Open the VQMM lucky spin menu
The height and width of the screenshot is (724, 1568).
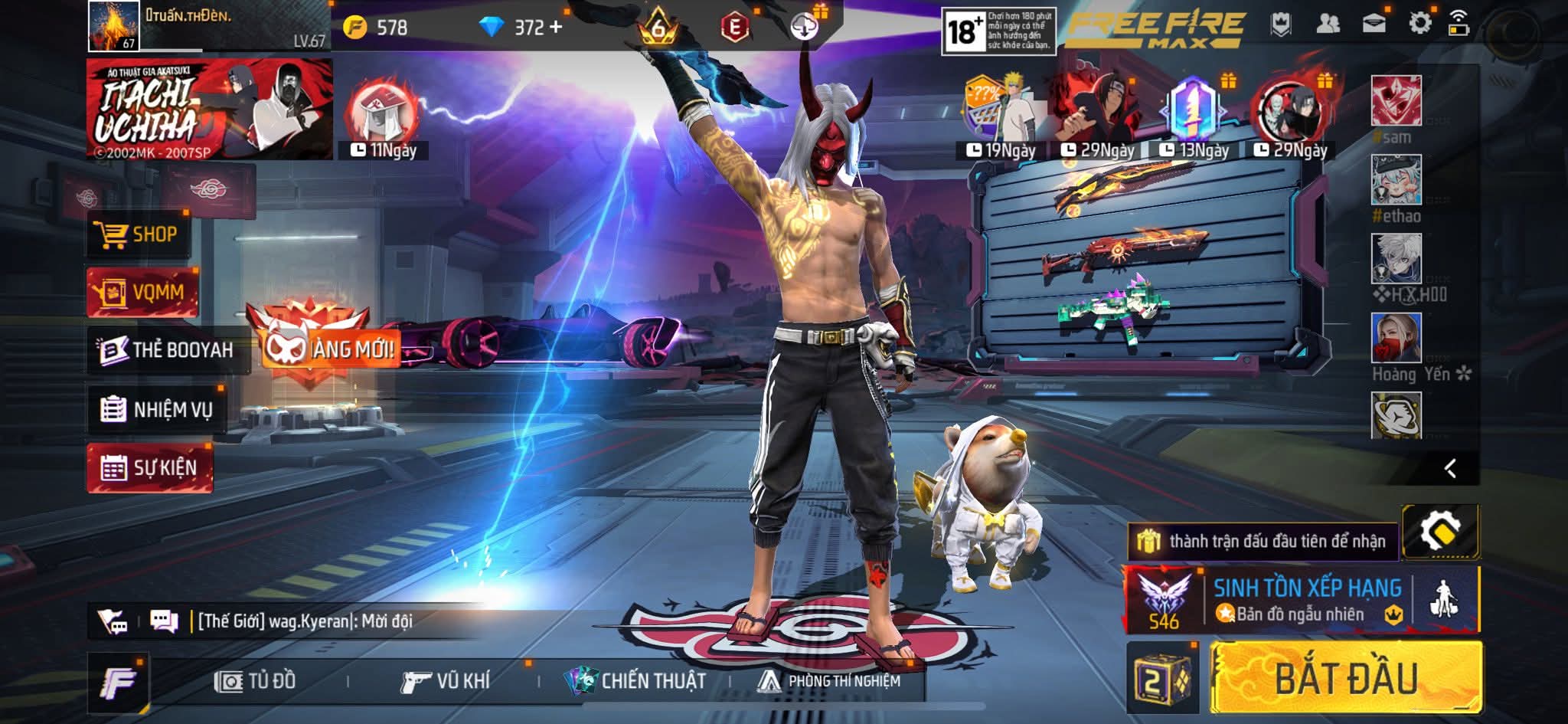142,292
